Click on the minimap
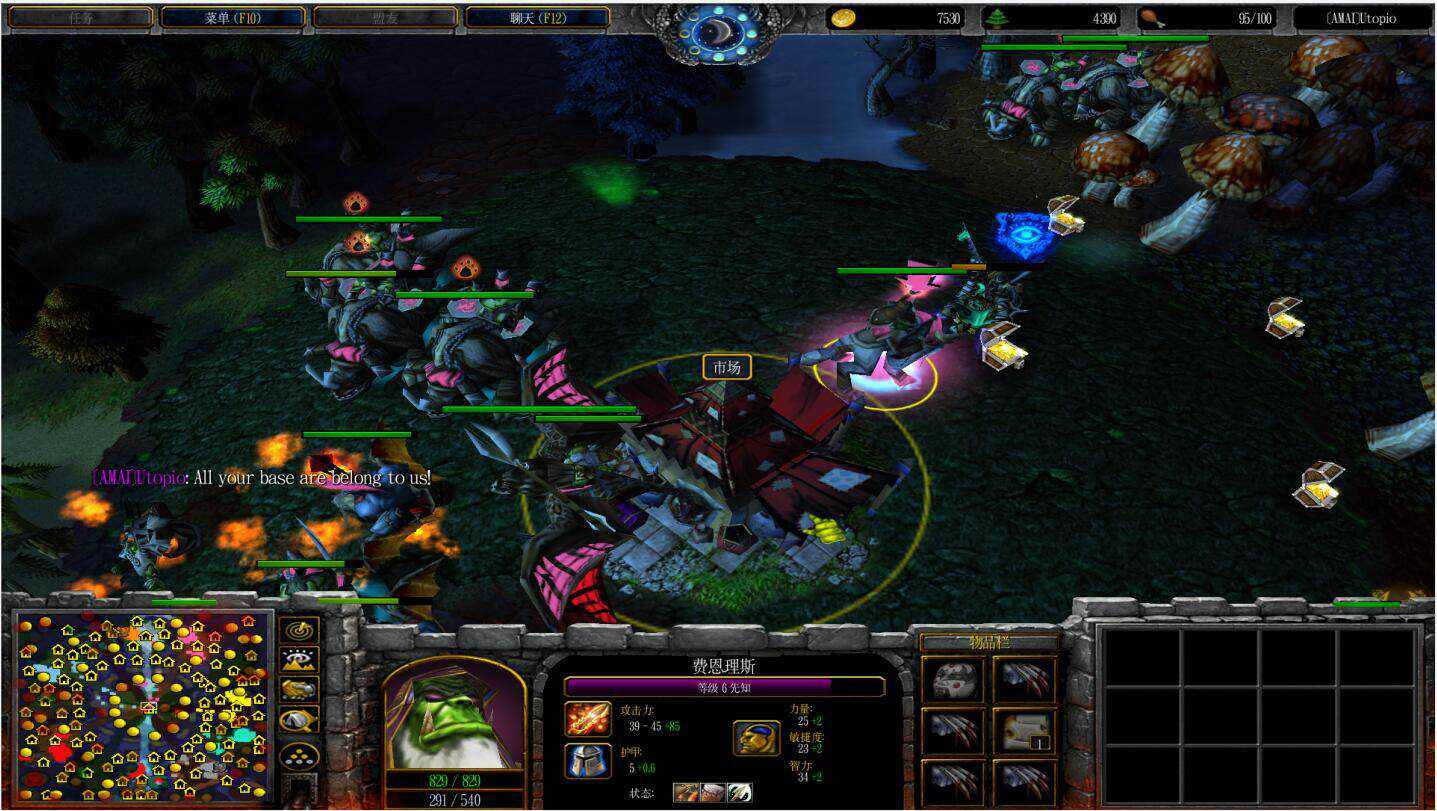Screen dimensions: 1437x811 pos(143,706)
